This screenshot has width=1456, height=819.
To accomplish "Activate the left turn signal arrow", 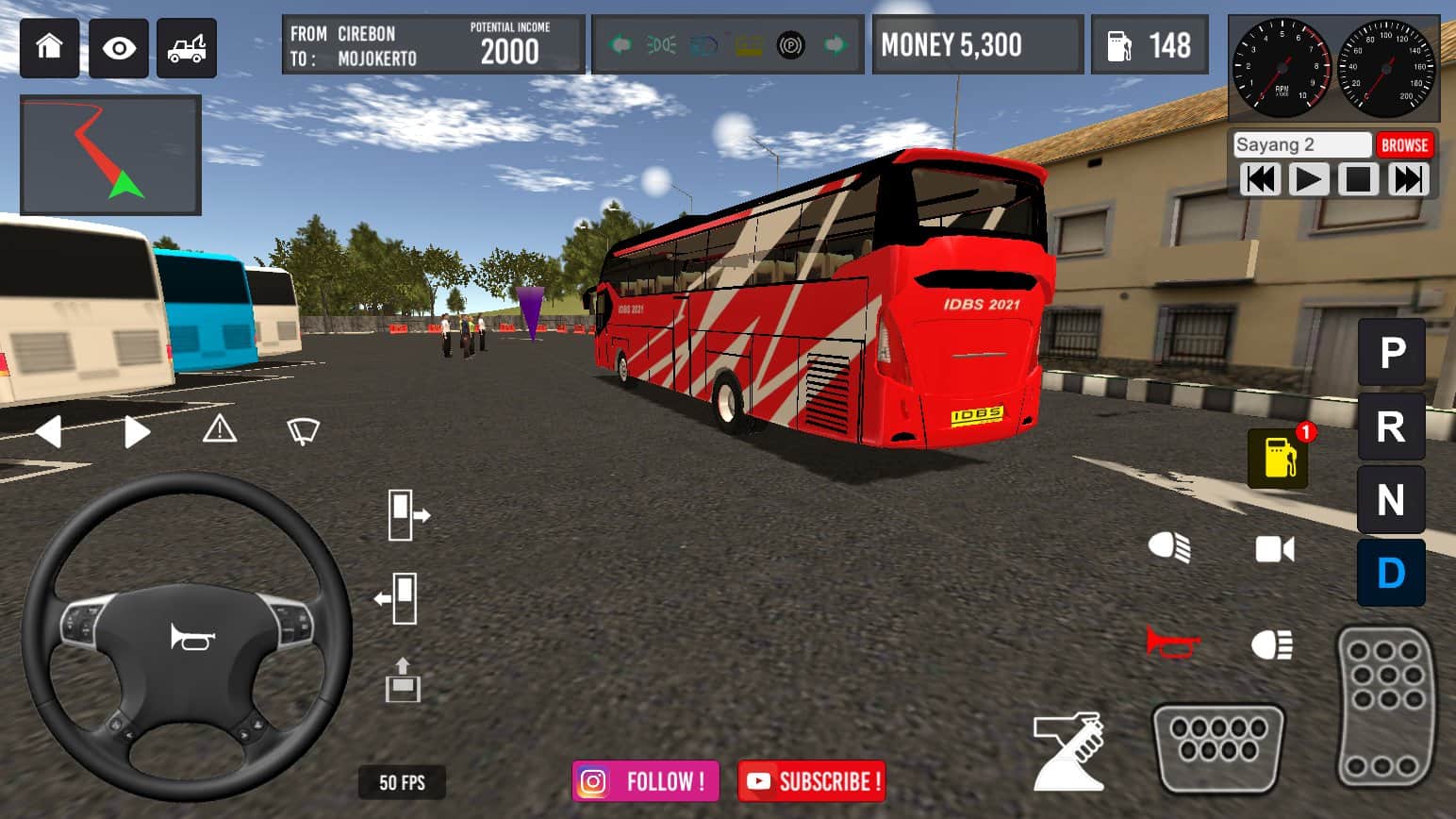I will 48,432.
